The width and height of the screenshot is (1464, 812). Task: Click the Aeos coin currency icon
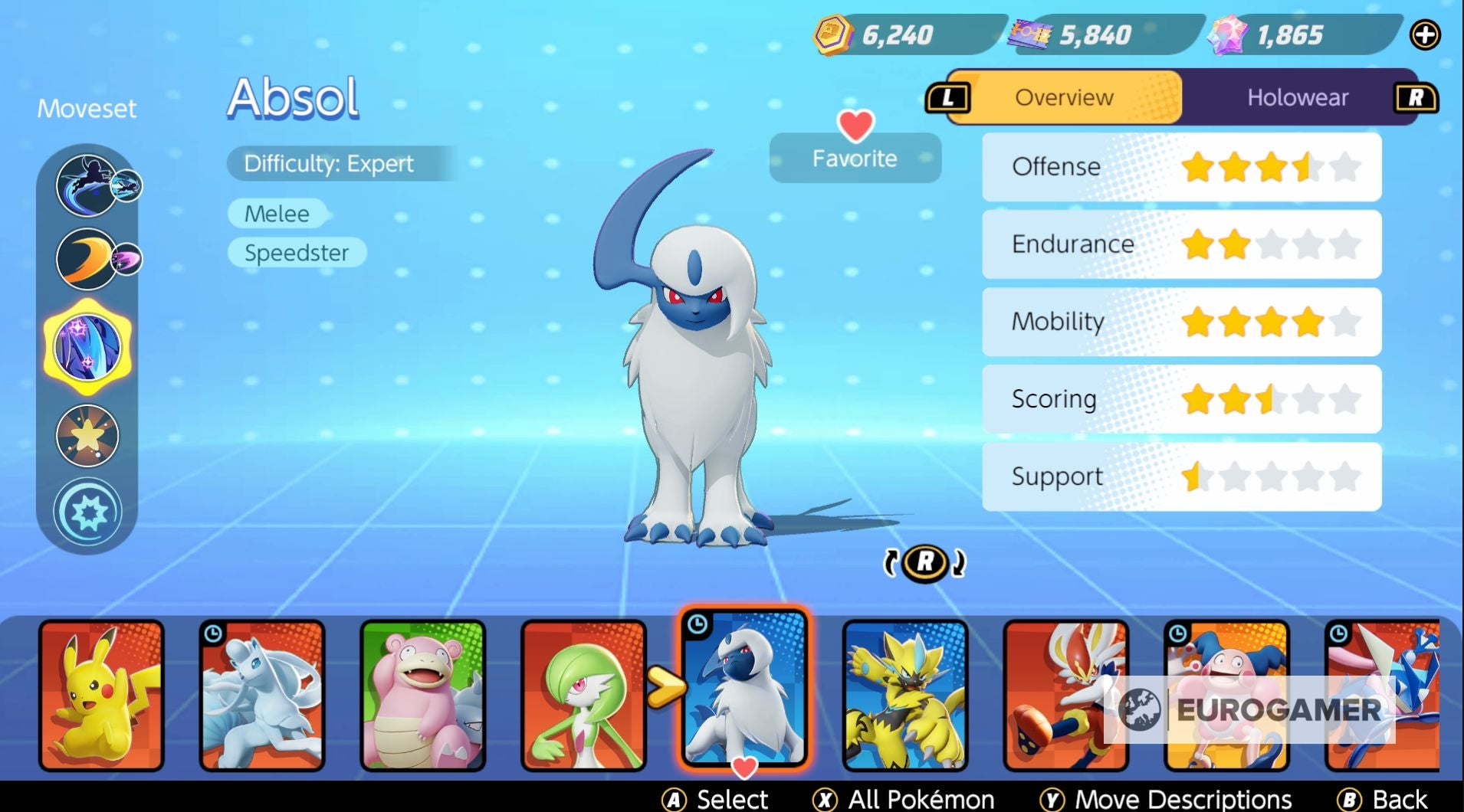[835, 33]
